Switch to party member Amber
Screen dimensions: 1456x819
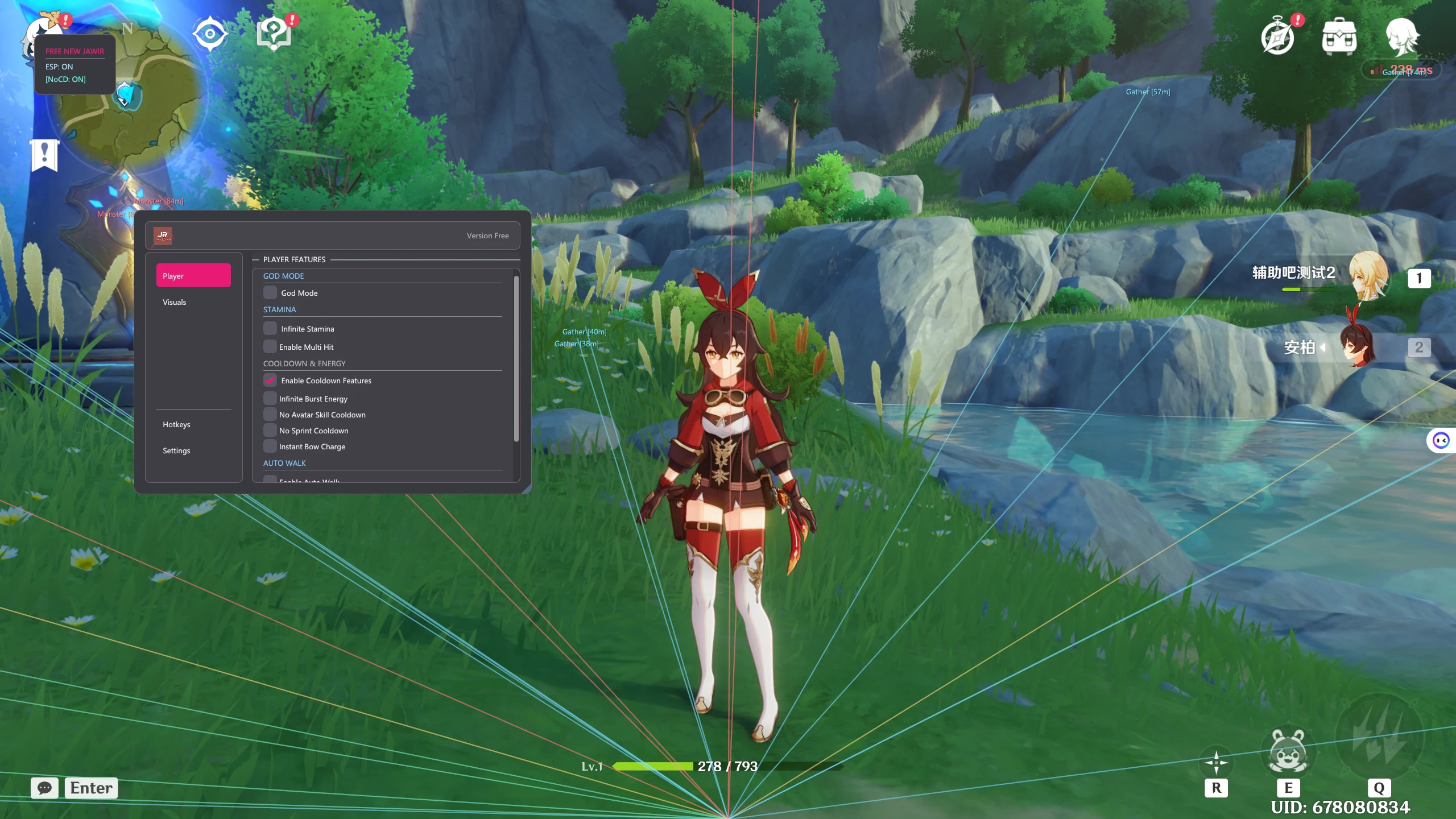pyautogui.click(x=1359, y=347)
